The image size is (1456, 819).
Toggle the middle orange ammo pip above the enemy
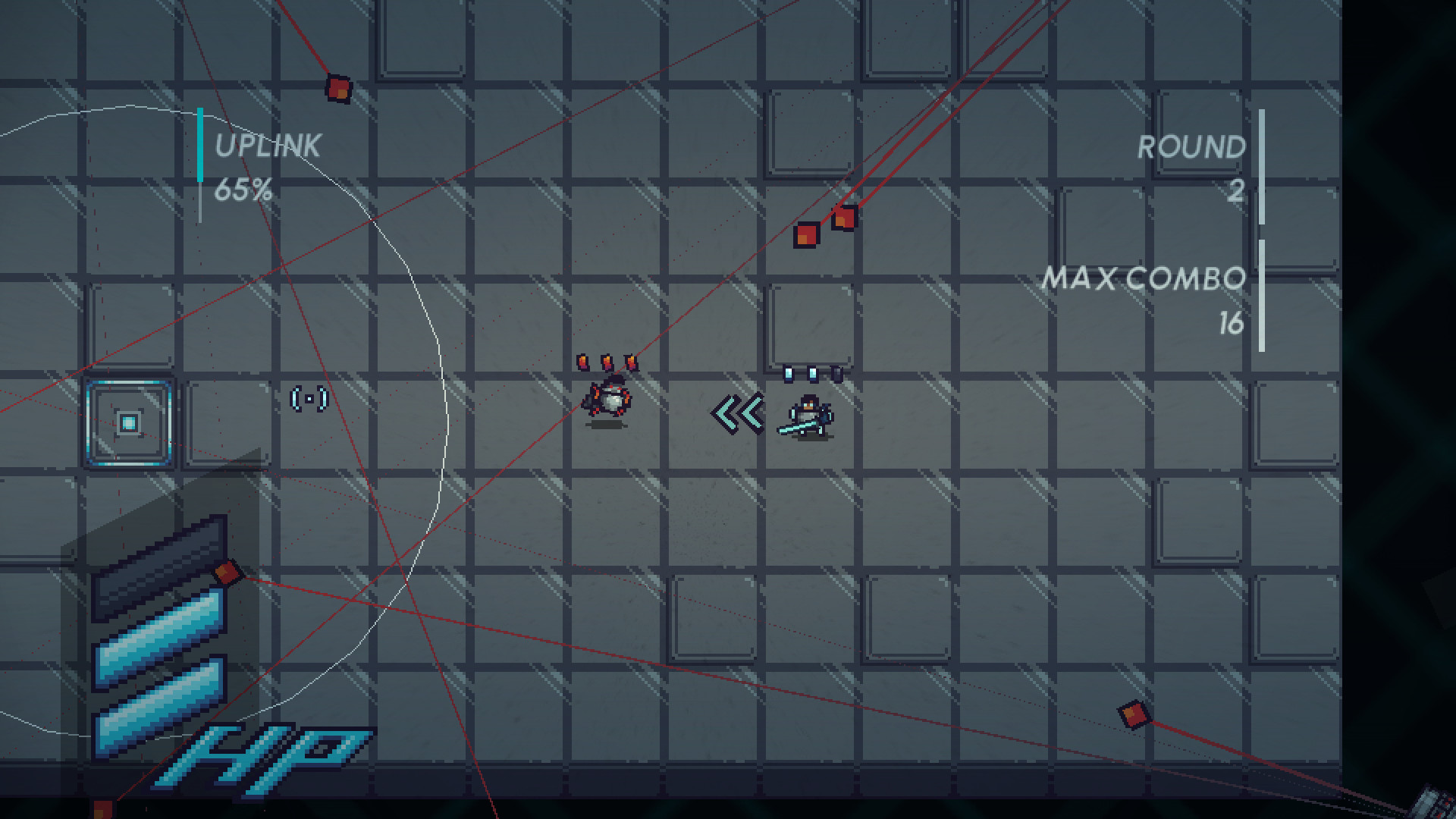(607, 362)
